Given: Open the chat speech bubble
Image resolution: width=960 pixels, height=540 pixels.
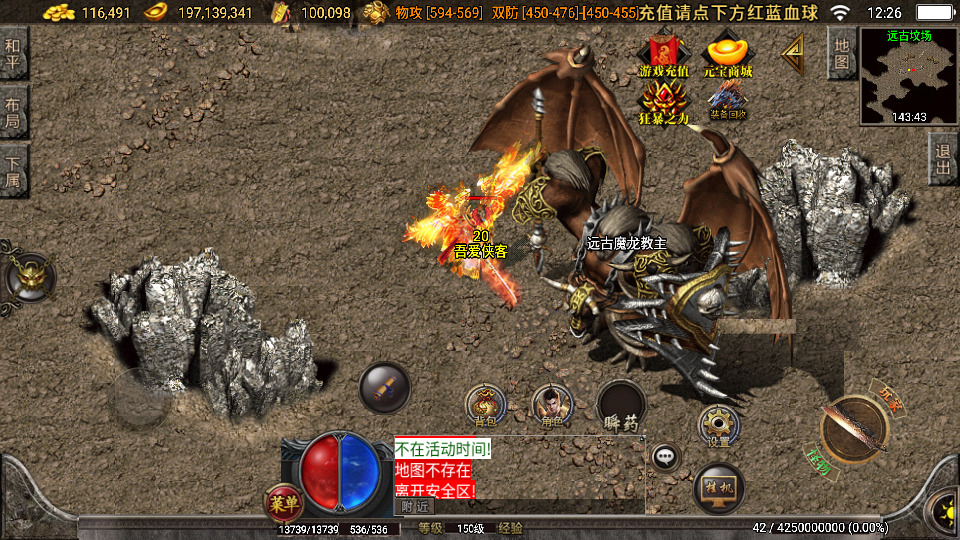Looking at the screenshot, I should 665,457.
